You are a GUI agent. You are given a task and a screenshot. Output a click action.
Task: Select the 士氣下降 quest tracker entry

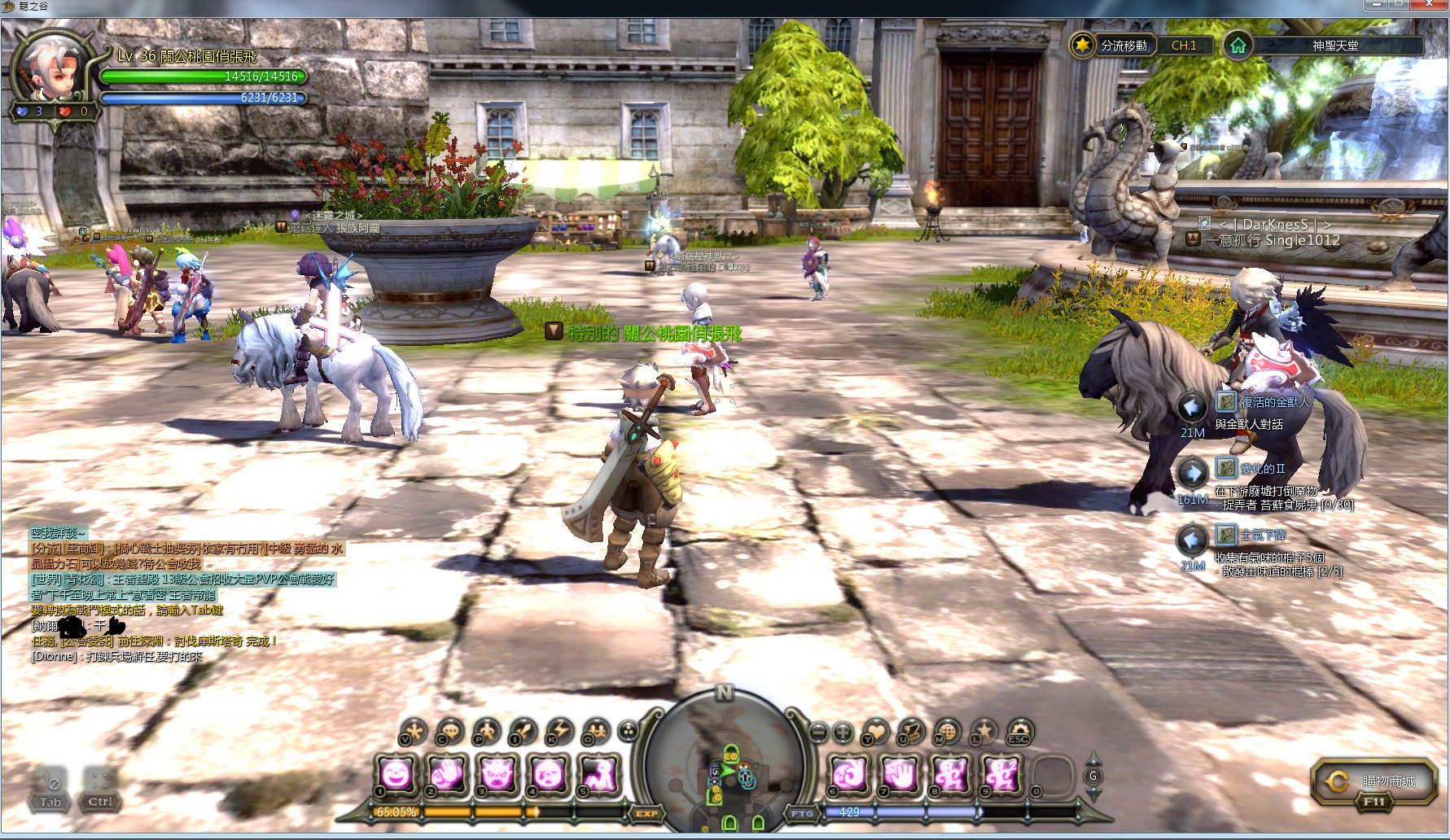pos(1263,535)
